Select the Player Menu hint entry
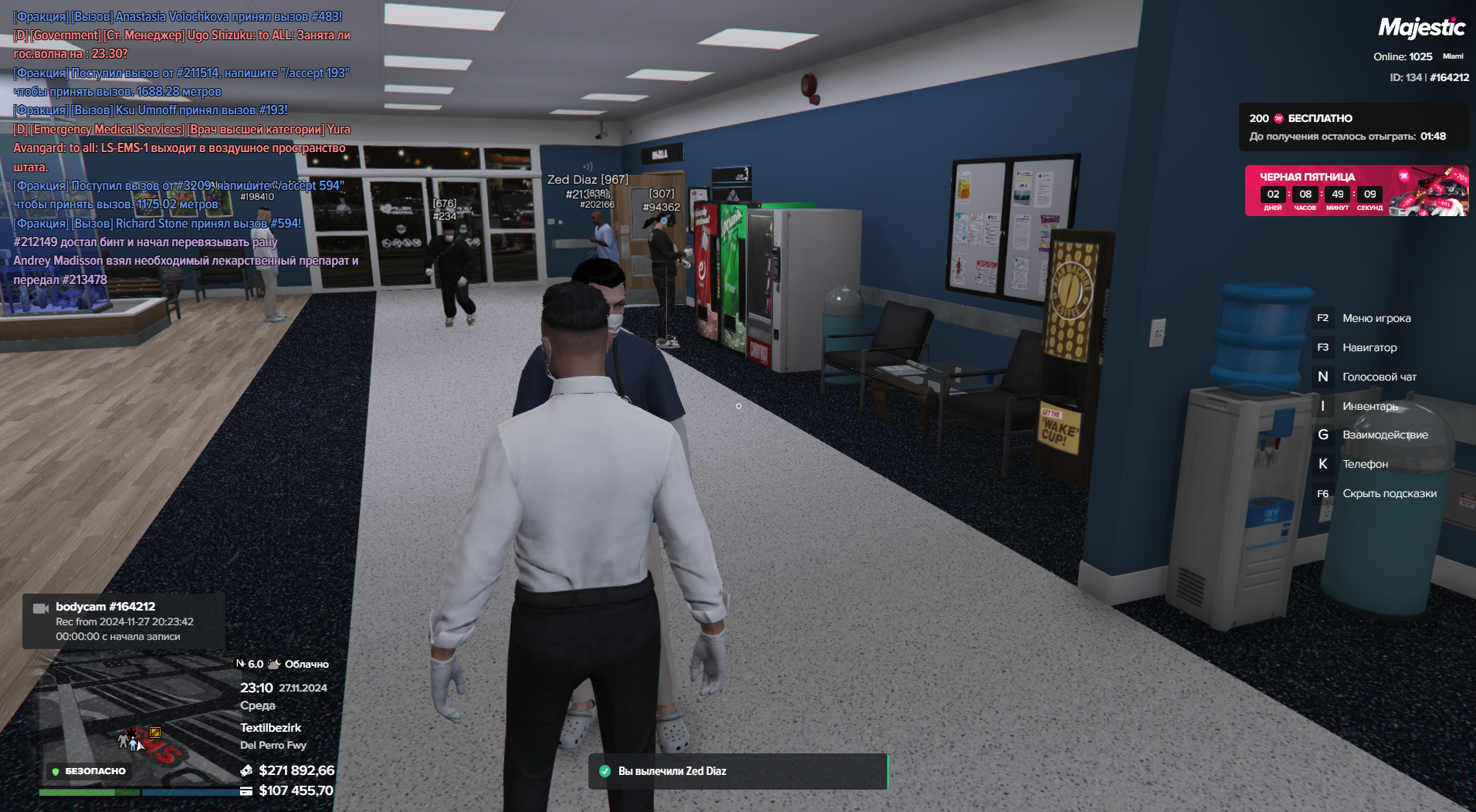 (x=1376, y=318)
